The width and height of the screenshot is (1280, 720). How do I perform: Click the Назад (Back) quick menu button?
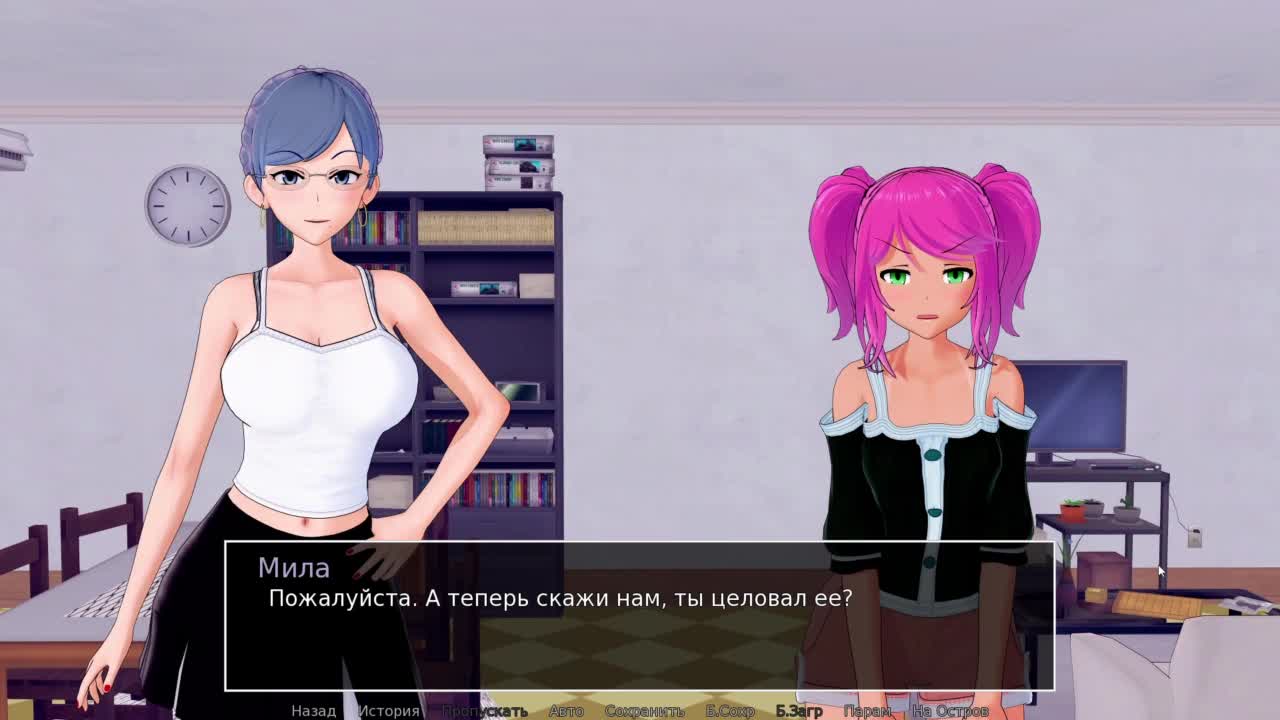point(313,711)
